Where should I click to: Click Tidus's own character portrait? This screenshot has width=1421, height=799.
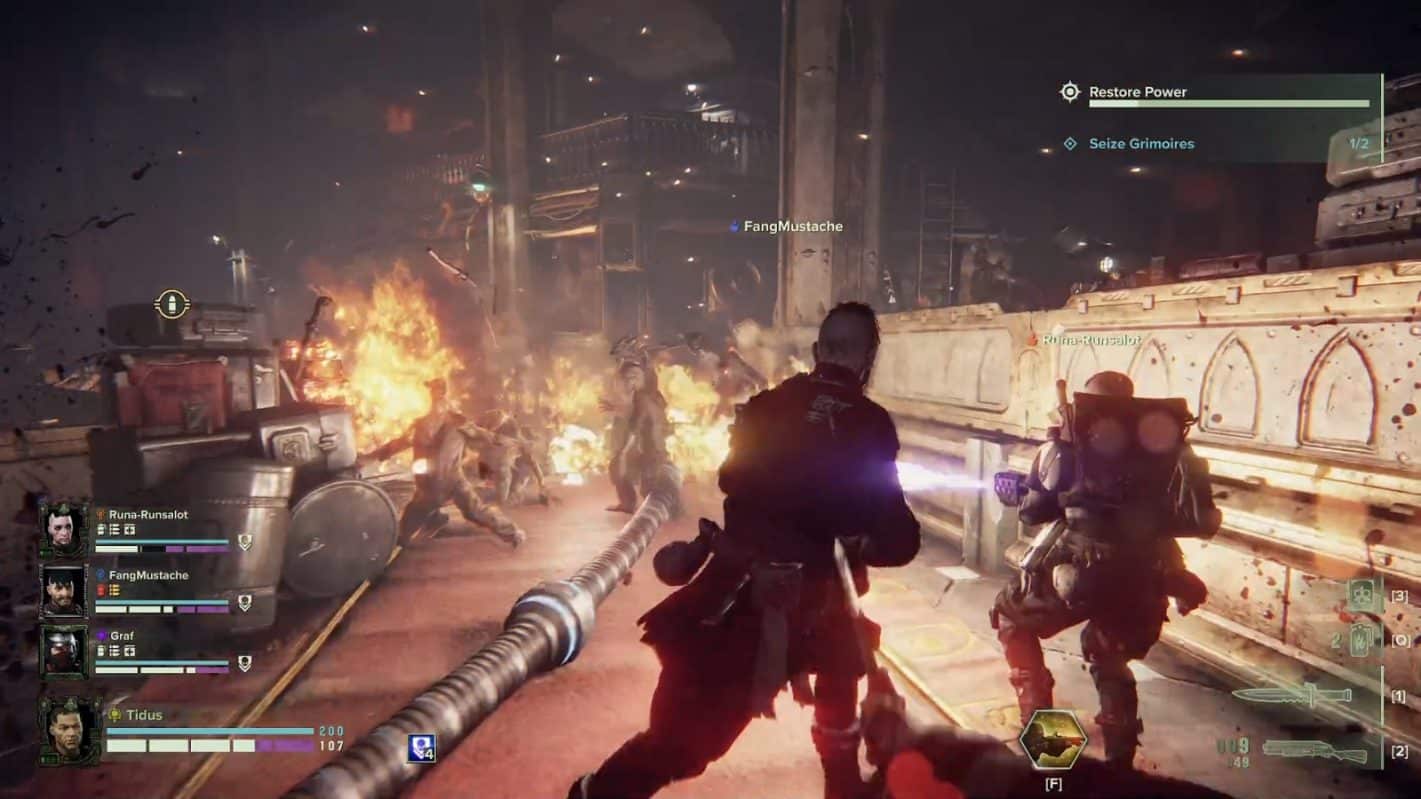[70, 731]
